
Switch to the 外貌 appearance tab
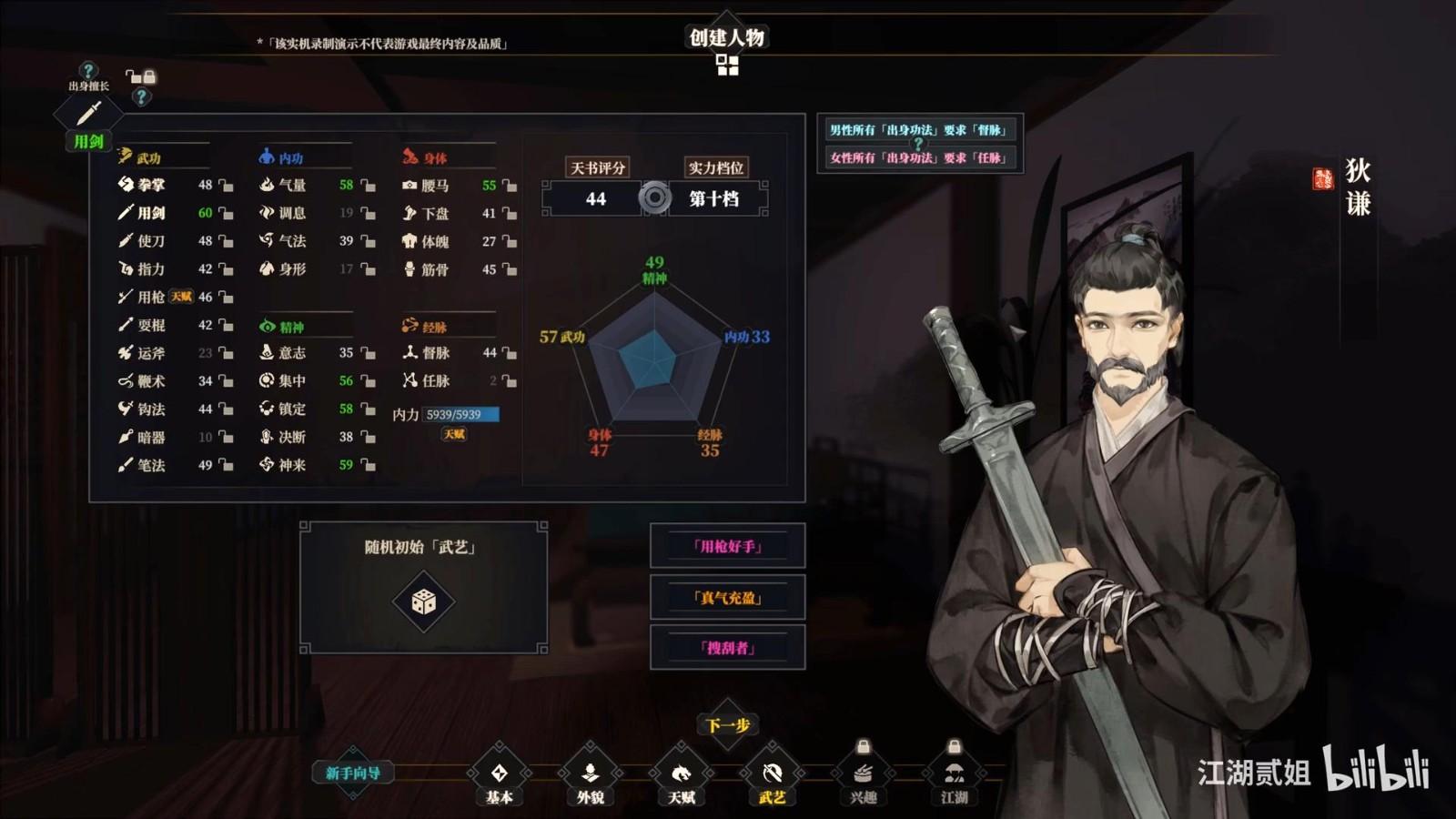590,774
